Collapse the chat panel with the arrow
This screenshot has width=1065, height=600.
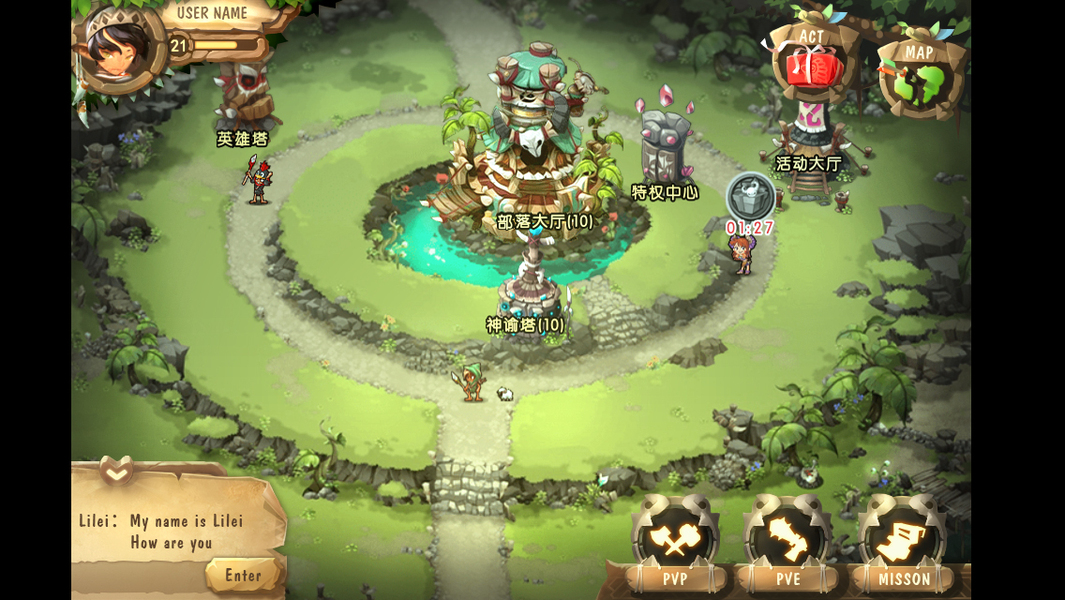point(116,468)
